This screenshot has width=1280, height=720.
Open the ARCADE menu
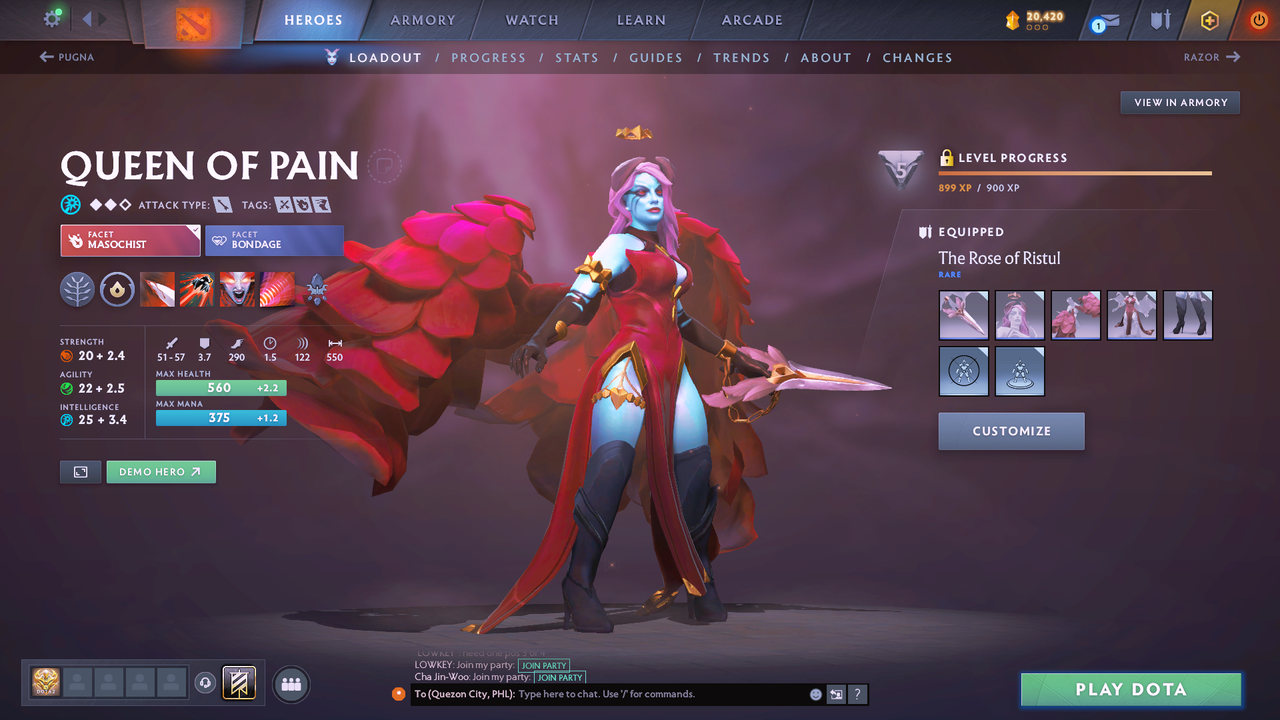point(751,19)
